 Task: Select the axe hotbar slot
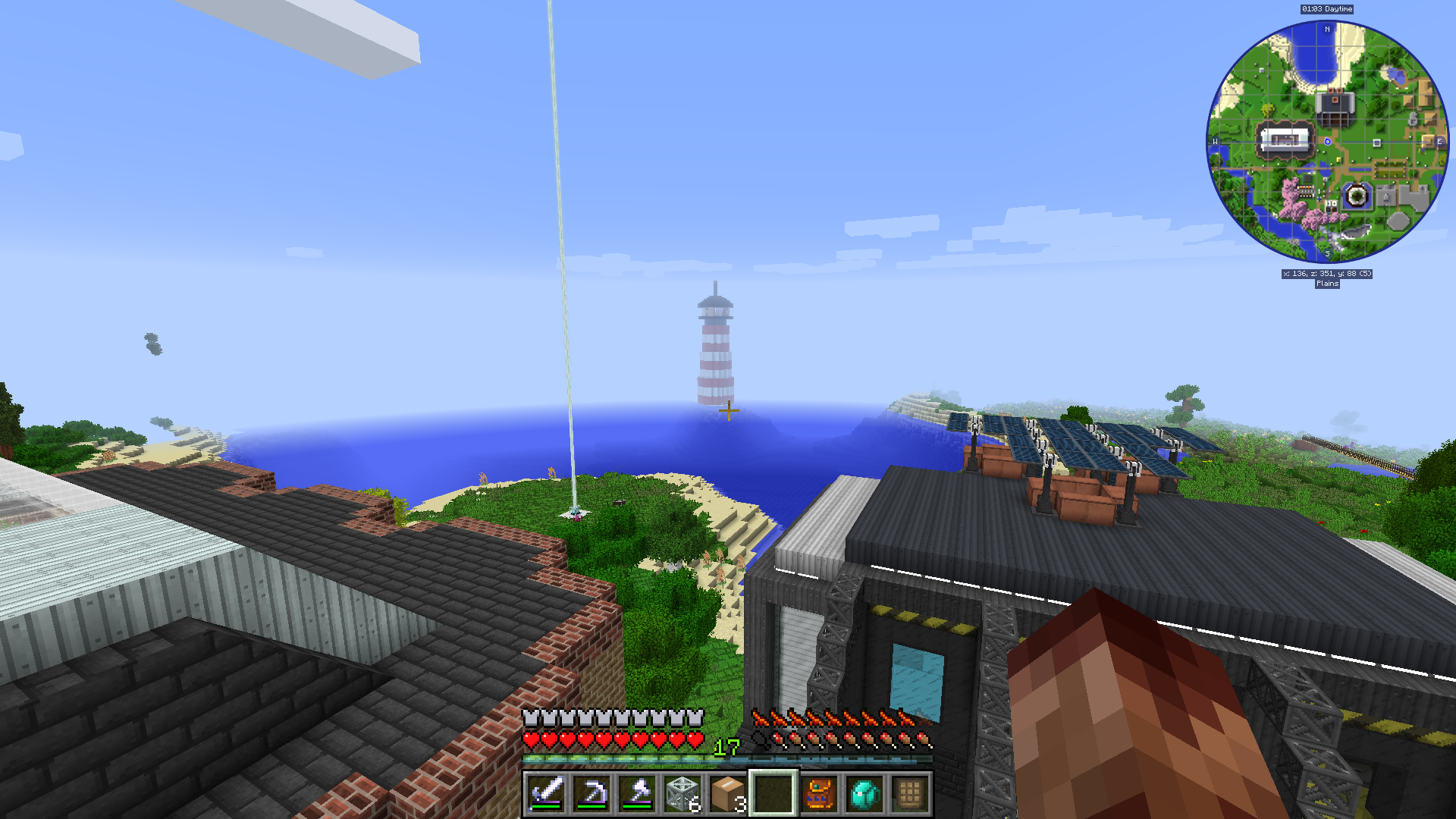[x=637, y=793]
